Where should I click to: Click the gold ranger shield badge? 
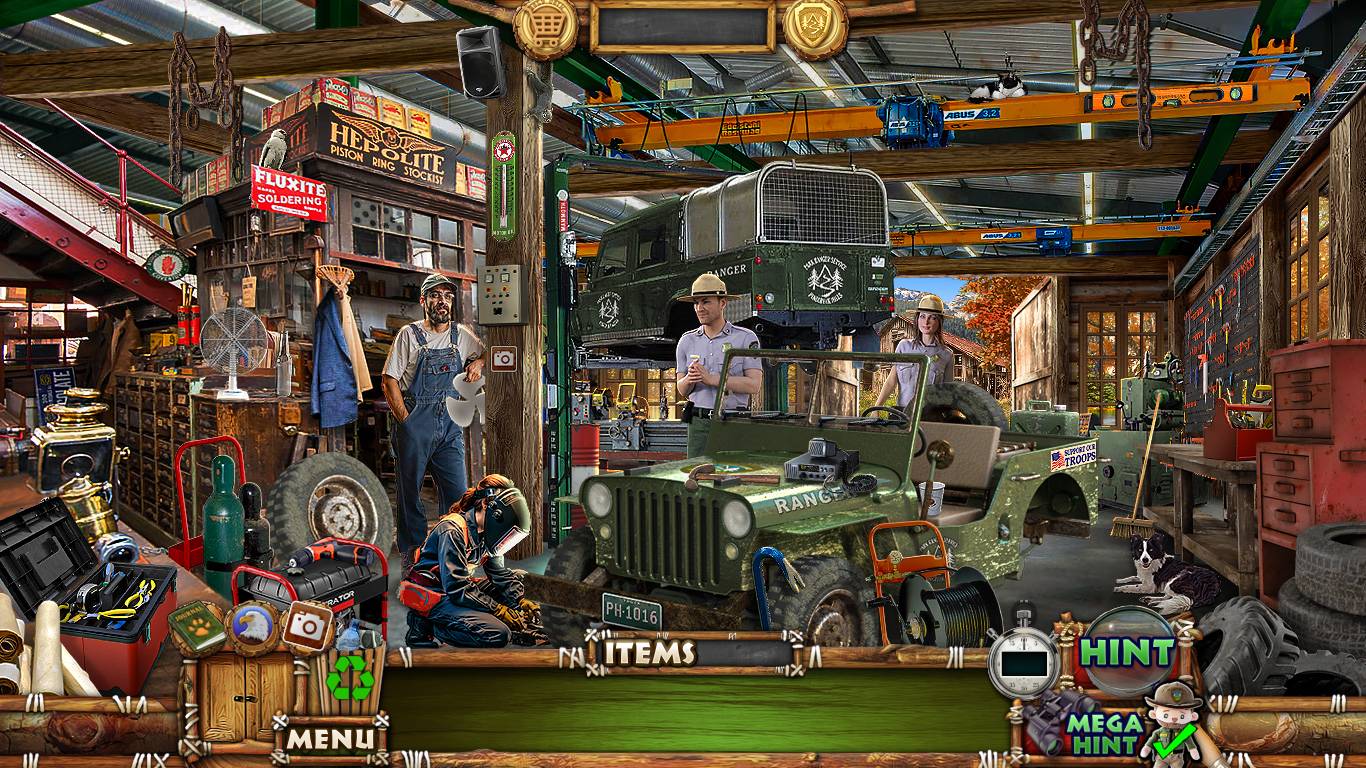click(815, 27)
